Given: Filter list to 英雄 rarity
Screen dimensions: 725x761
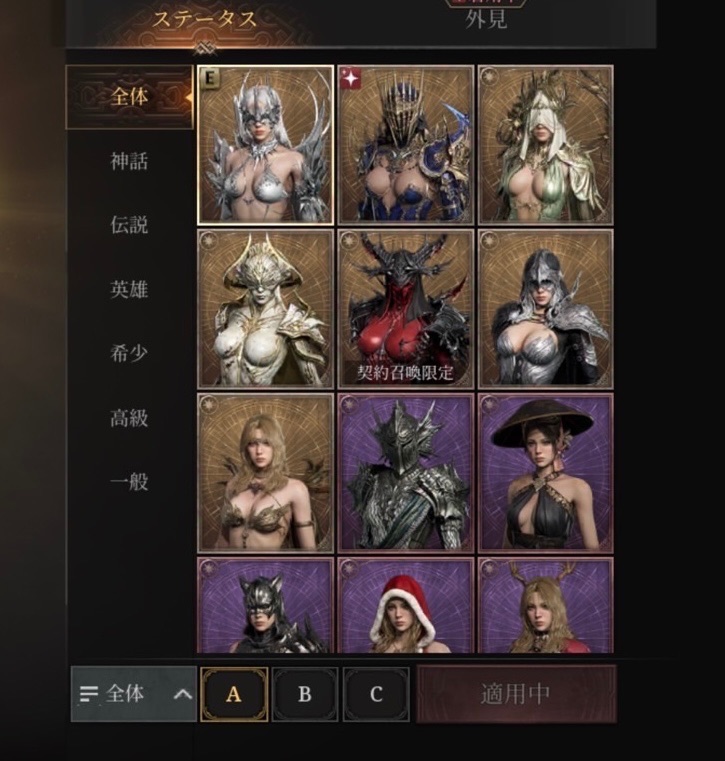Looking at the screenshot, I should coord(129,290).
